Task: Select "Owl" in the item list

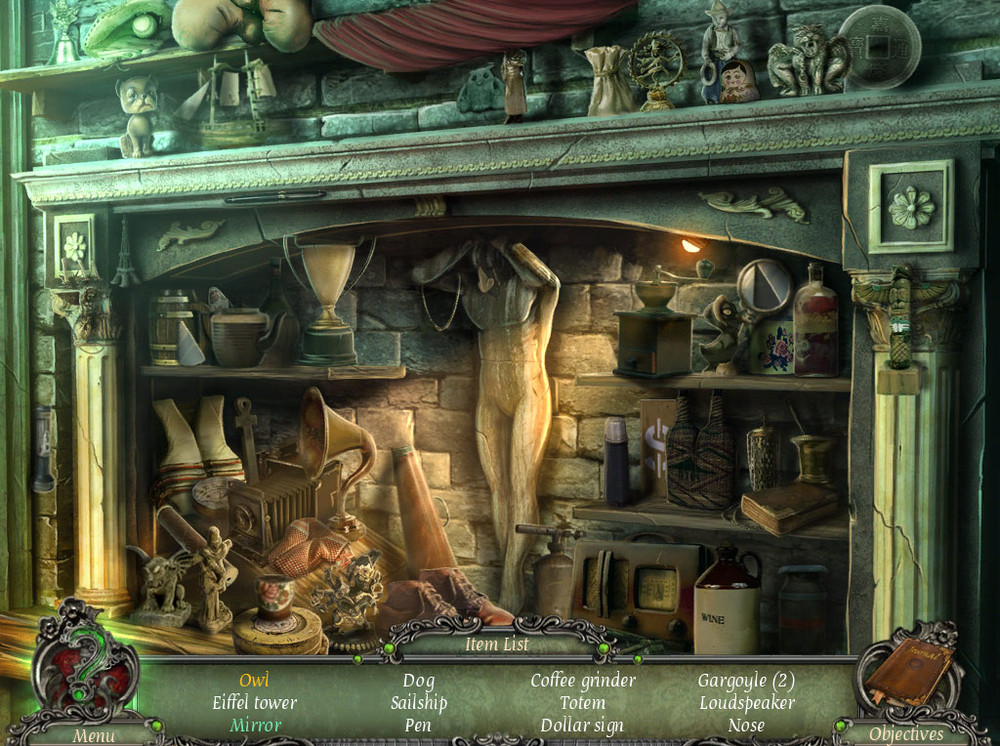Action: click(254, 681)
